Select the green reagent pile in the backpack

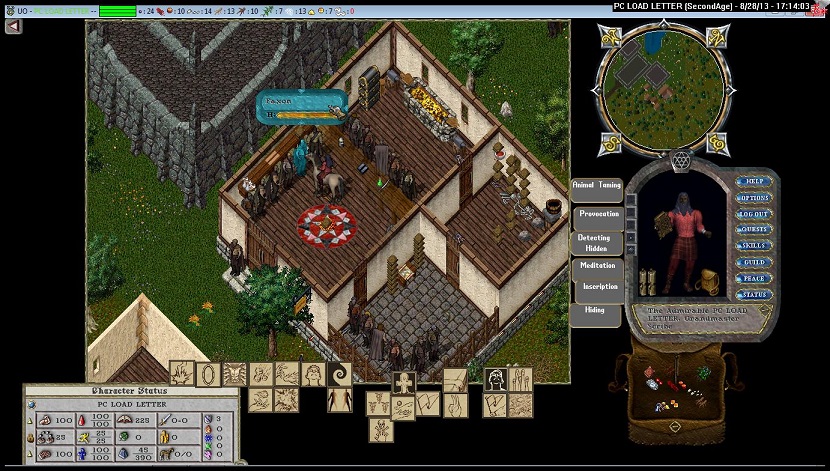point(703,374)
